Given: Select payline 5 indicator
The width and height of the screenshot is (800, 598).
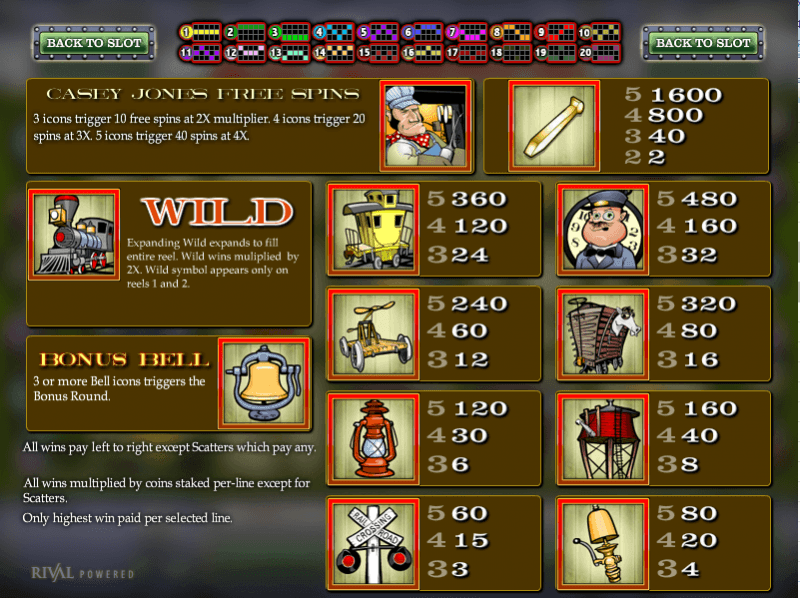Looking at the screenshot, I should click(x=376, y=33).
